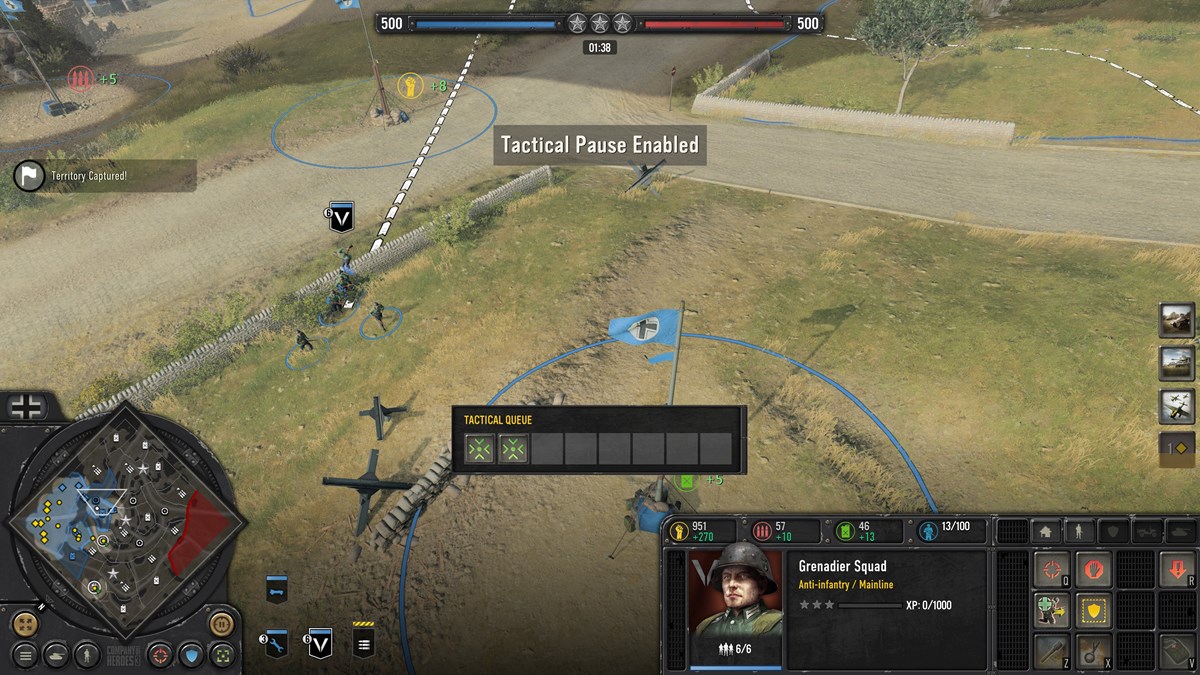Activate the red crosshair attack command

point(1051,570)
